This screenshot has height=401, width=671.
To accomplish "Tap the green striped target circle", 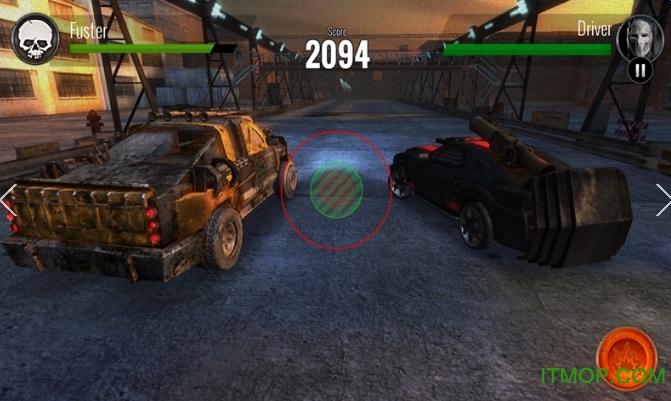I will (336, 189).
